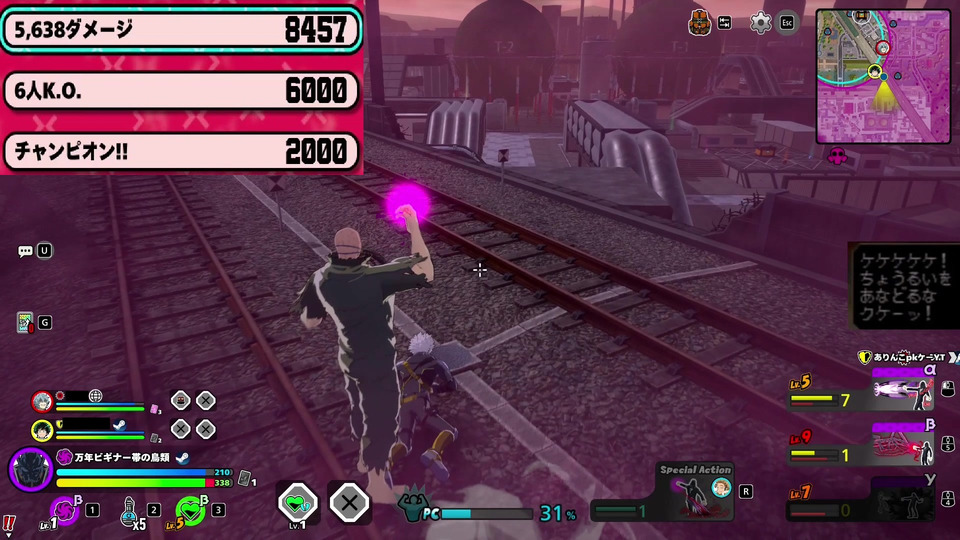Select the large empty X octagon slot
Image resolution: width=960 pixels, height=540 pixels.
[x=349, y=501]
